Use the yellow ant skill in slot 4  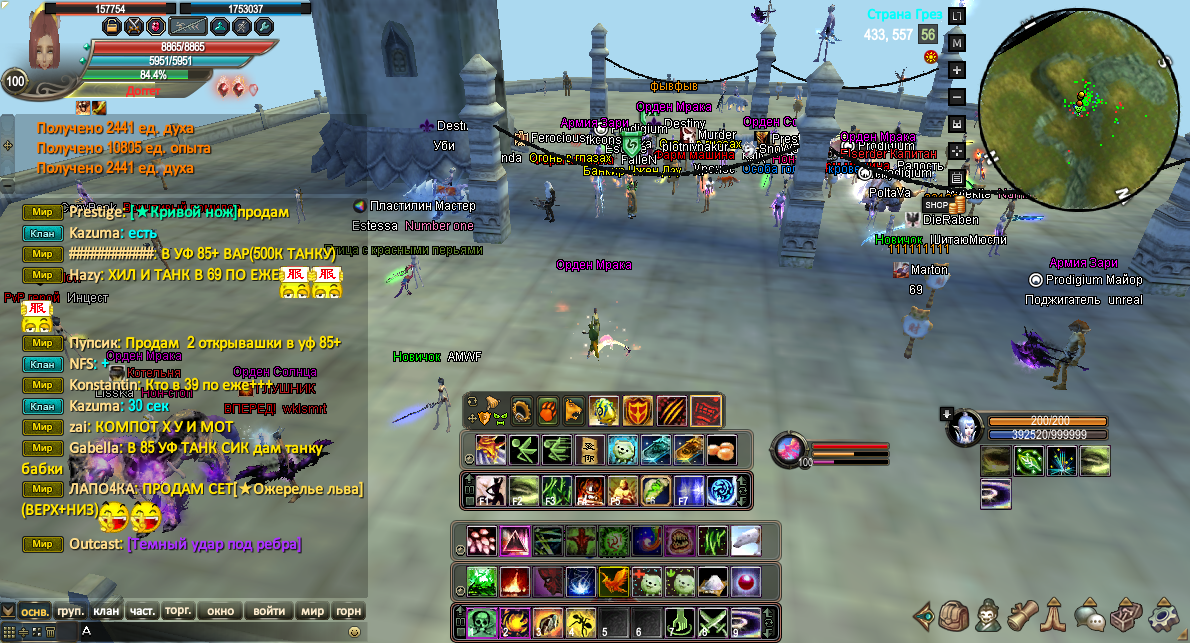[x=580, y=623]
